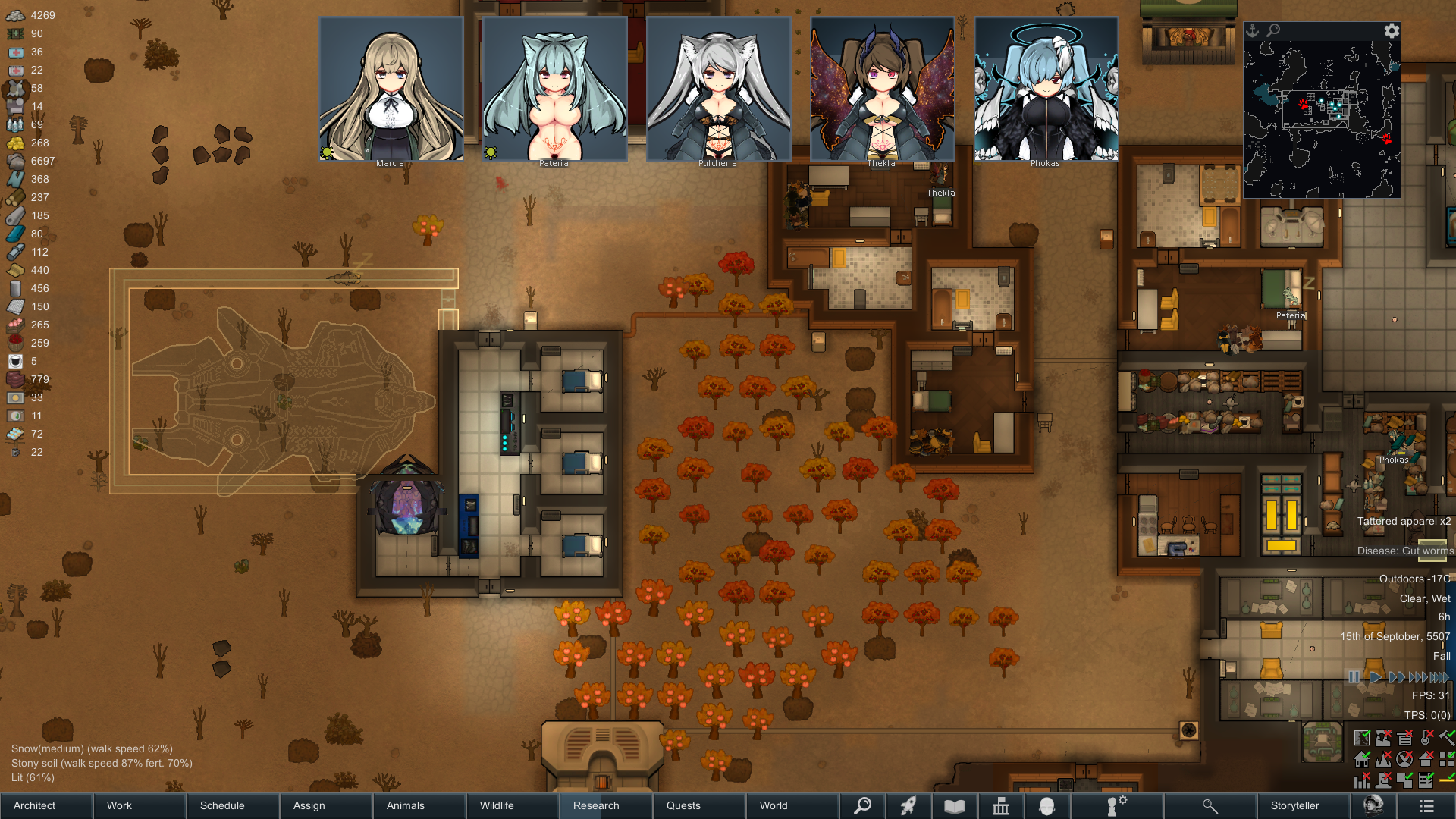Switch to the Schedule tab
Viewport: 1456px width, 819px height.
coord(222,805)
